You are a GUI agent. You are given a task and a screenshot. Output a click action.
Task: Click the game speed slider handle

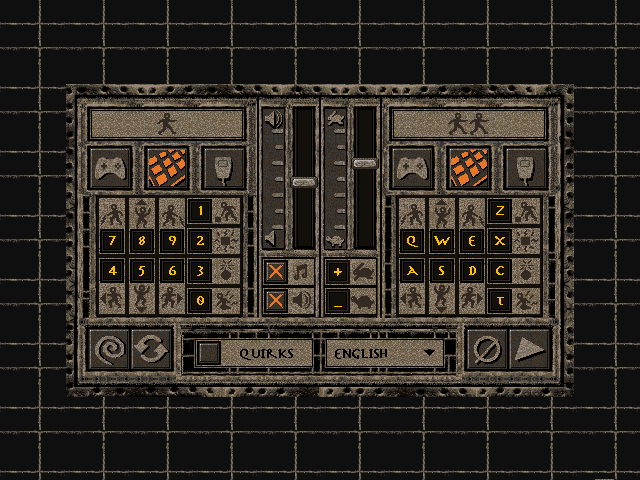365,162
